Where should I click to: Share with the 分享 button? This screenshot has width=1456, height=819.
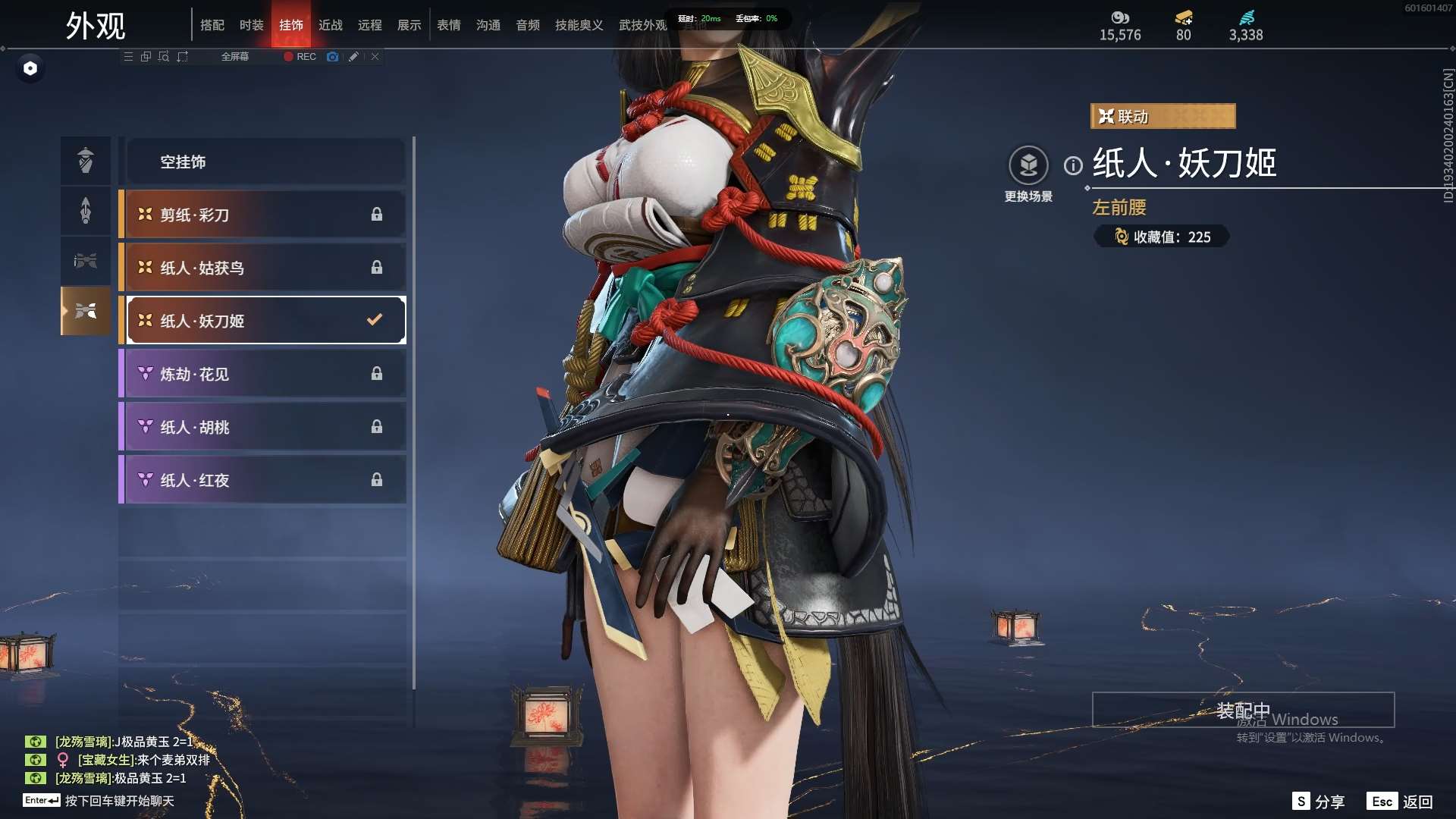coord(1319,802)
